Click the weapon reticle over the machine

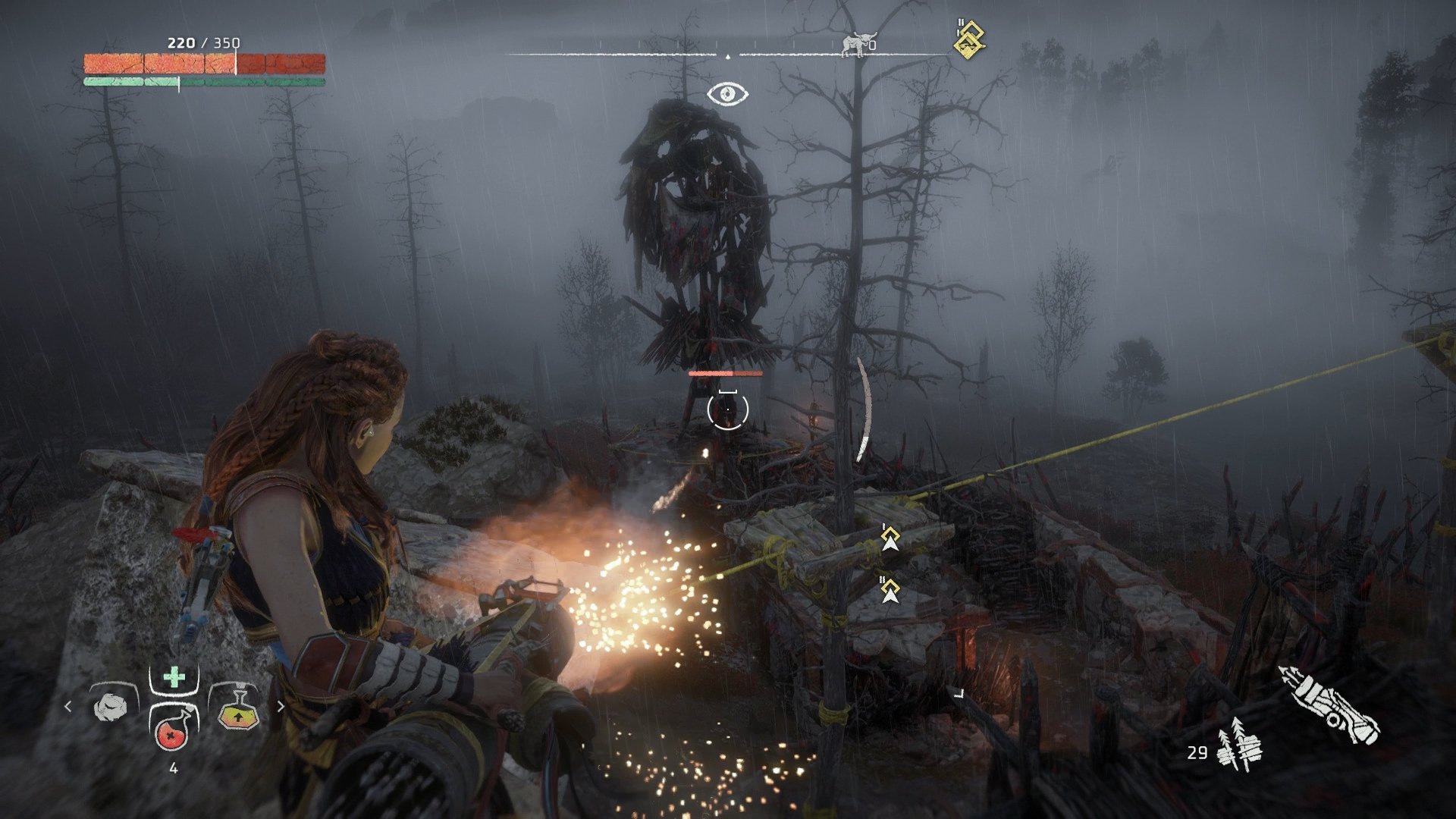727,408
